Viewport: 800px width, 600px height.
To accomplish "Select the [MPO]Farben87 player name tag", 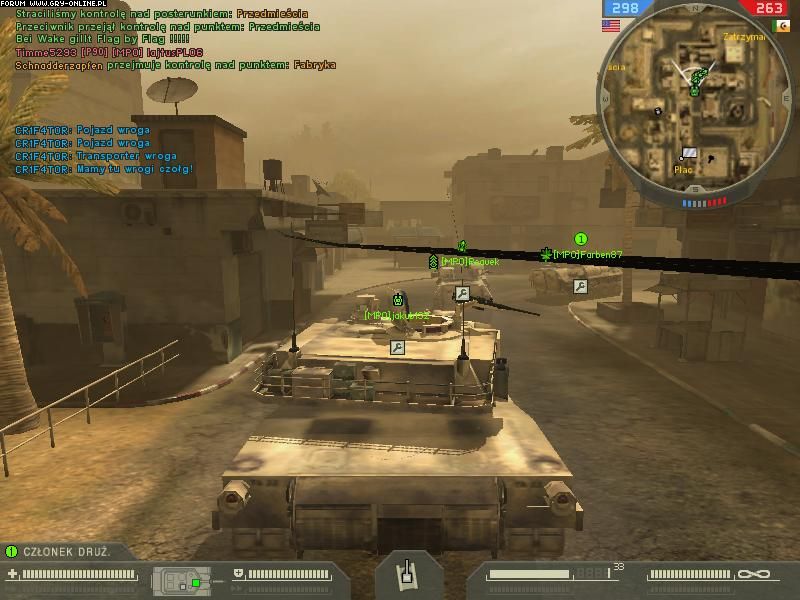I will [588, 255].
